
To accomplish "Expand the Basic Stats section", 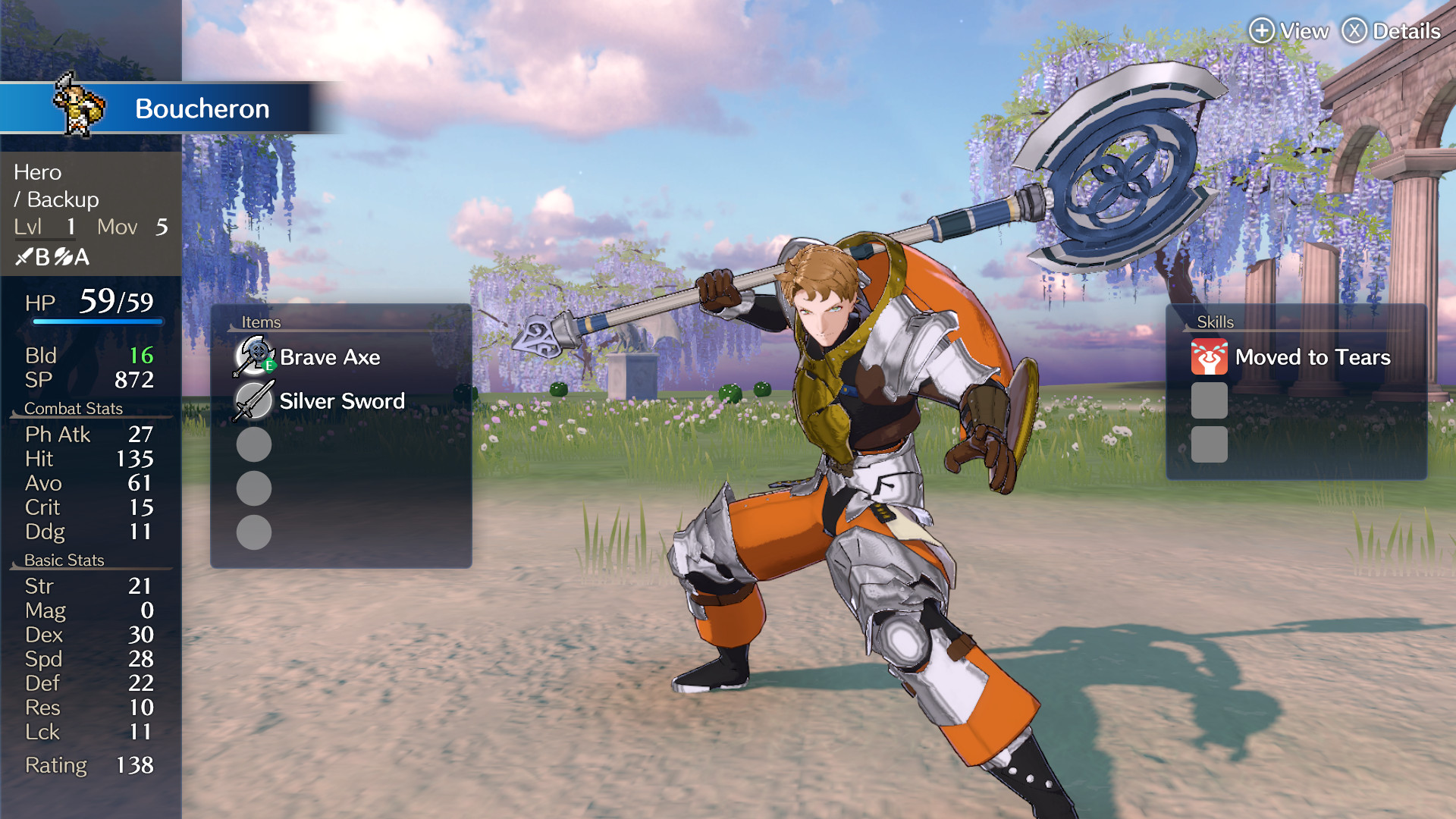I will point(64,560).
